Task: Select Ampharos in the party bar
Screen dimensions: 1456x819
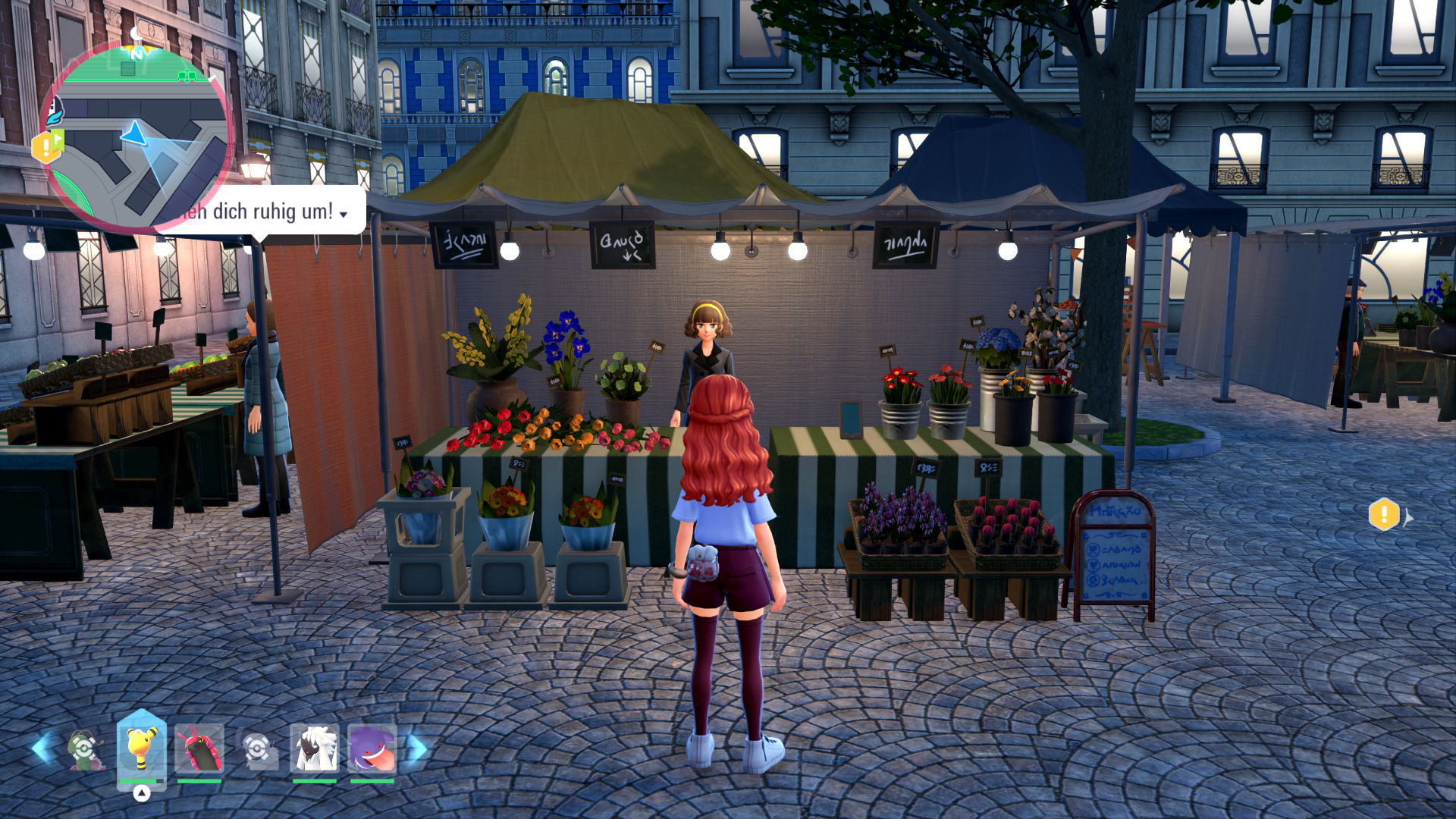Action: point(142,748)
